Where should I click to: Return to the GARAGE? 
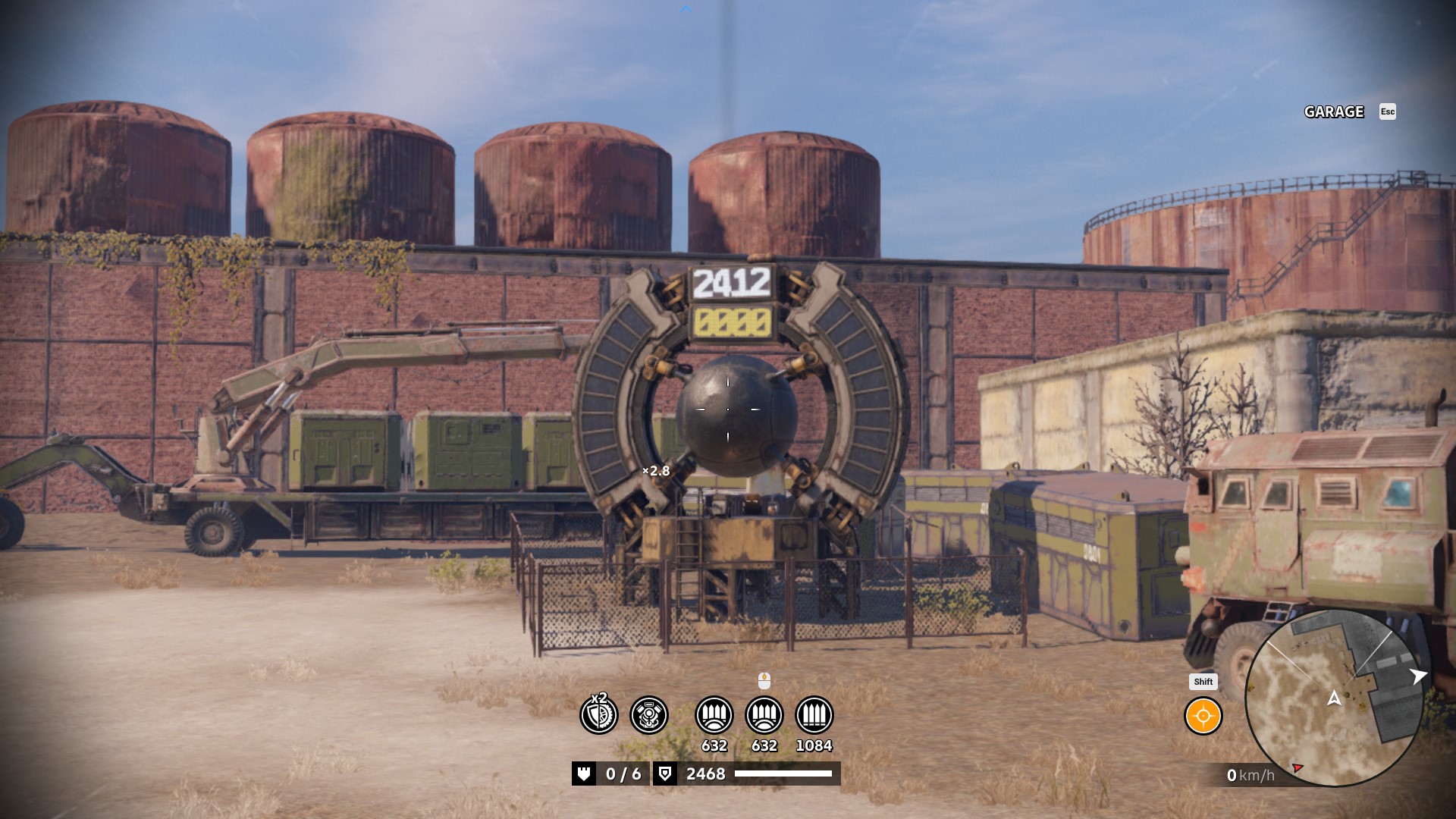1334,111
